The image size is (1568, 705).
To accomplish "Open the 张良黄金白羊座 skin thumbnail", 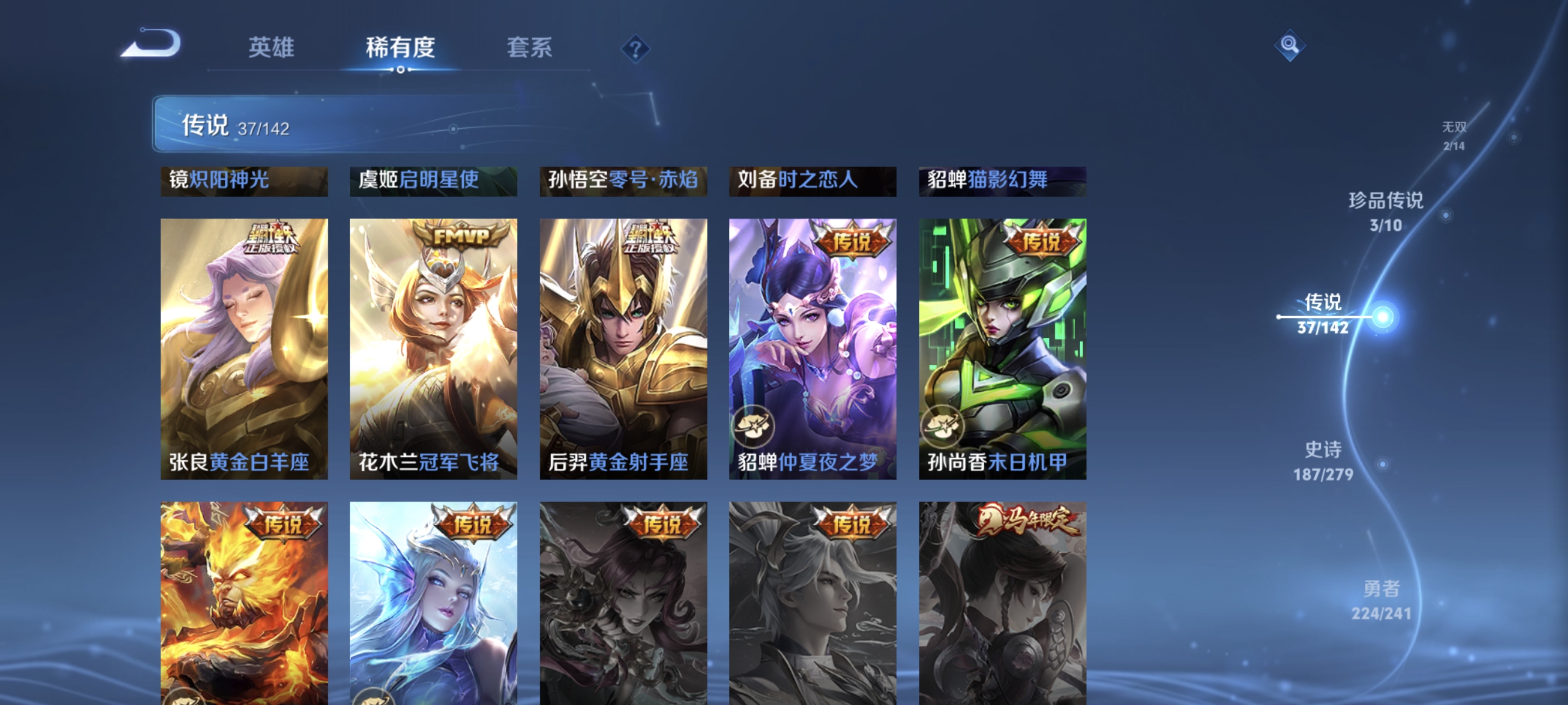I will click(244, 341).
